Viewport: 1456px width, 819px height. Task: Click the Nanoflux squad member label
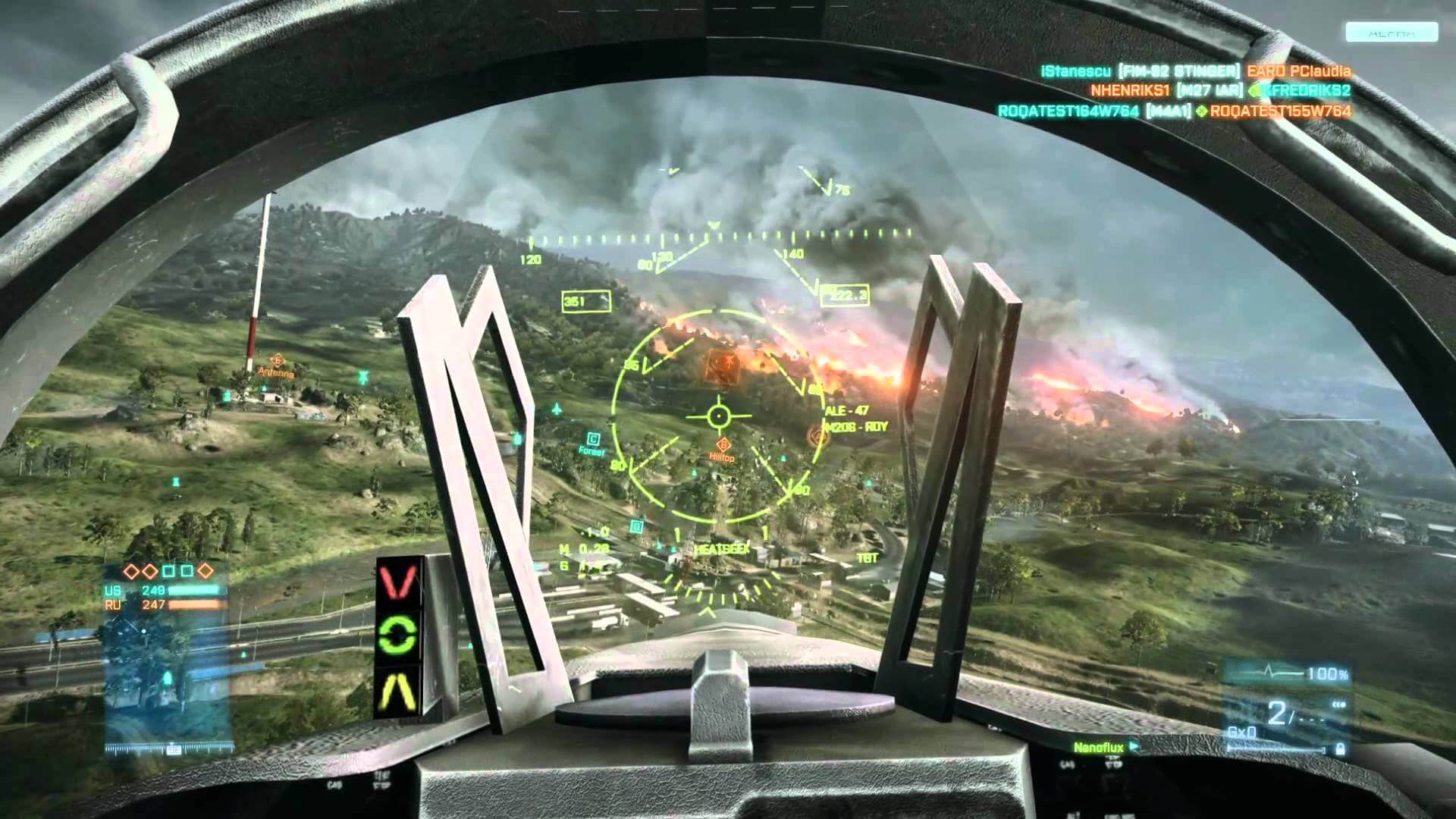pyautogui.click(x=1098, y=748)
